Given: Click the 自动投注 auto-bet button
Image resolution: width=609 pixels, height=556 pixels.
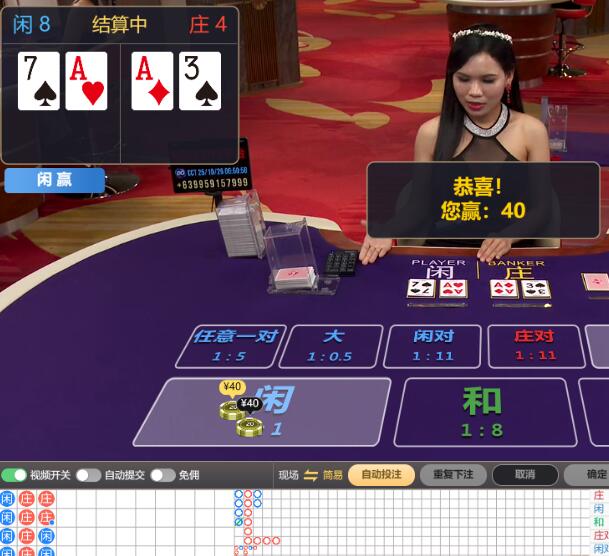Looking at the screenshot, I should tap(381, 475).
